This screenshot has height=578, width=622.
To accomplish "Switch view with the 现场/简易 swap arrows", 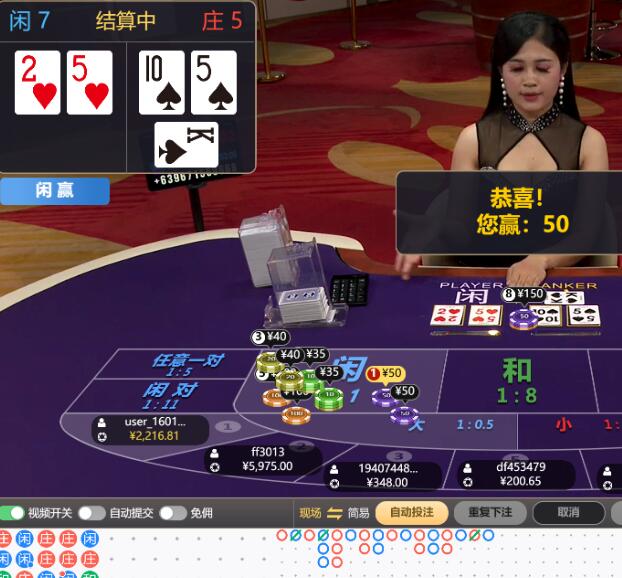I will coord(335,513).
